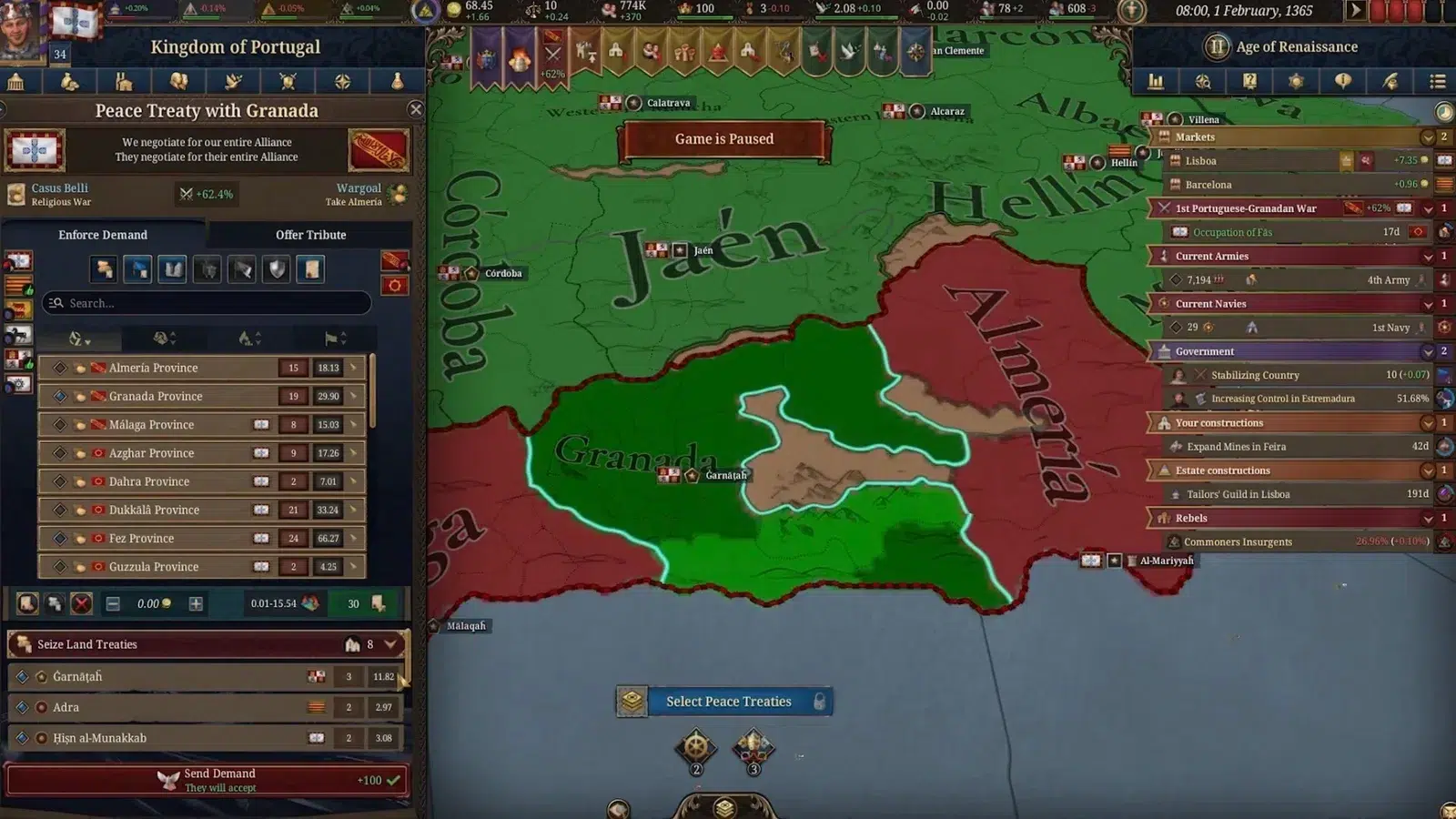Open the ledger statistics icon near Age of Renaissance
The width and height of the screenshot is (1456, 819).
click(1157, 81)
